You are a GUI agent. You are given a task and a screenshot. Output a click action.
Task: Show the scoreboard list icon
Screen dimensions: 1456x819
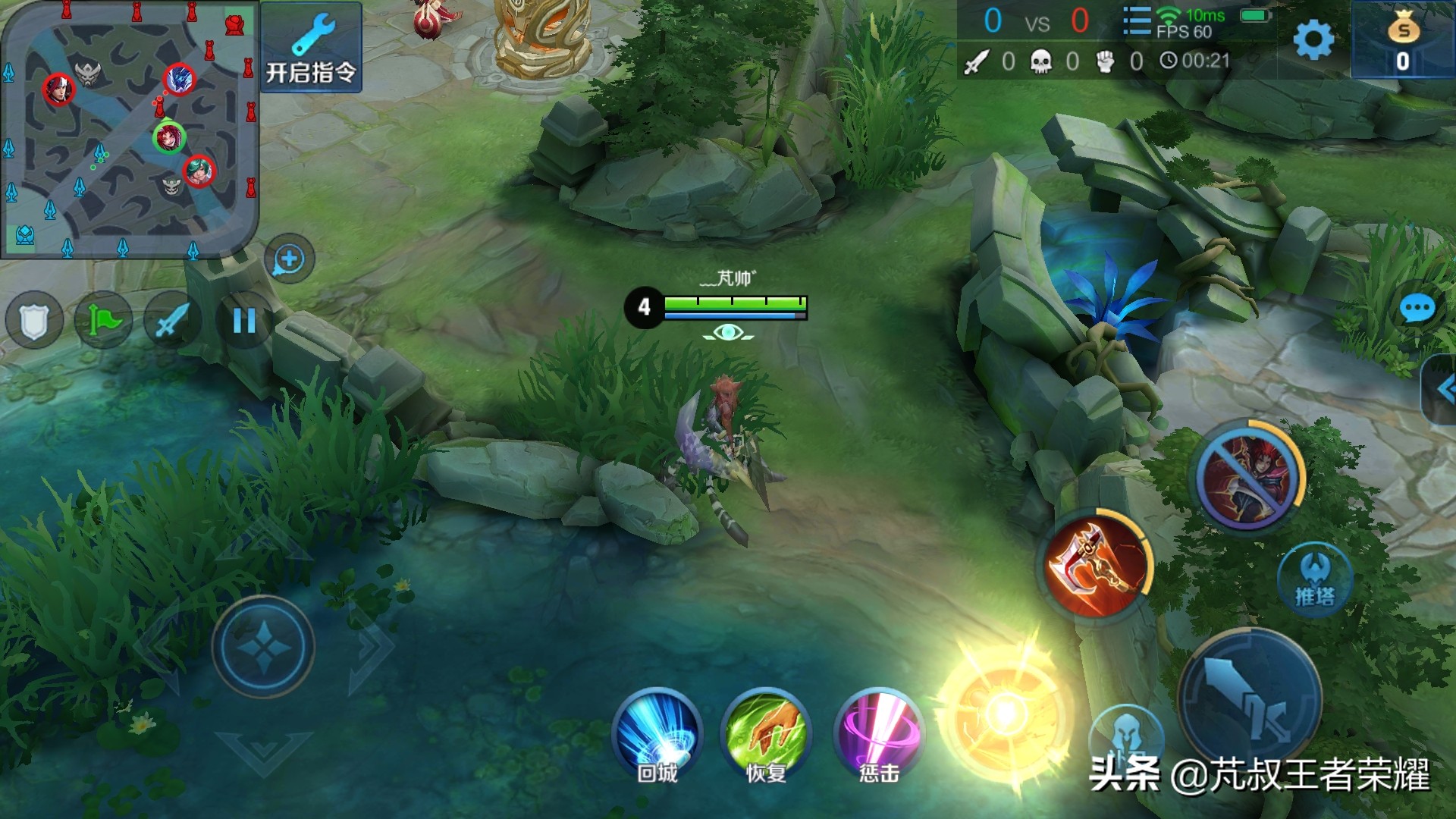click(x=1136, y=21)
